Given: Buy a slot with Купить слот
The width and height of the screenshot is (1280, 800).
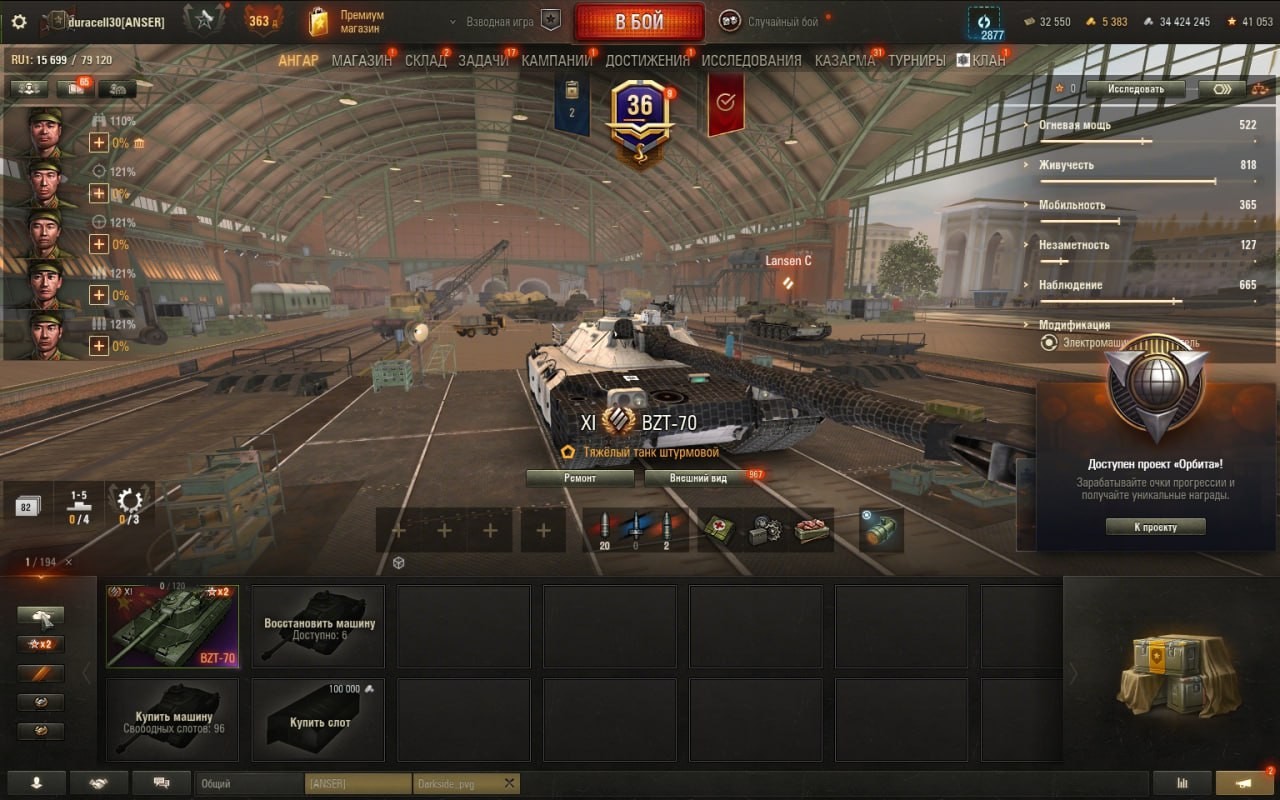Looking at the screenshot, I should (318, 720).
